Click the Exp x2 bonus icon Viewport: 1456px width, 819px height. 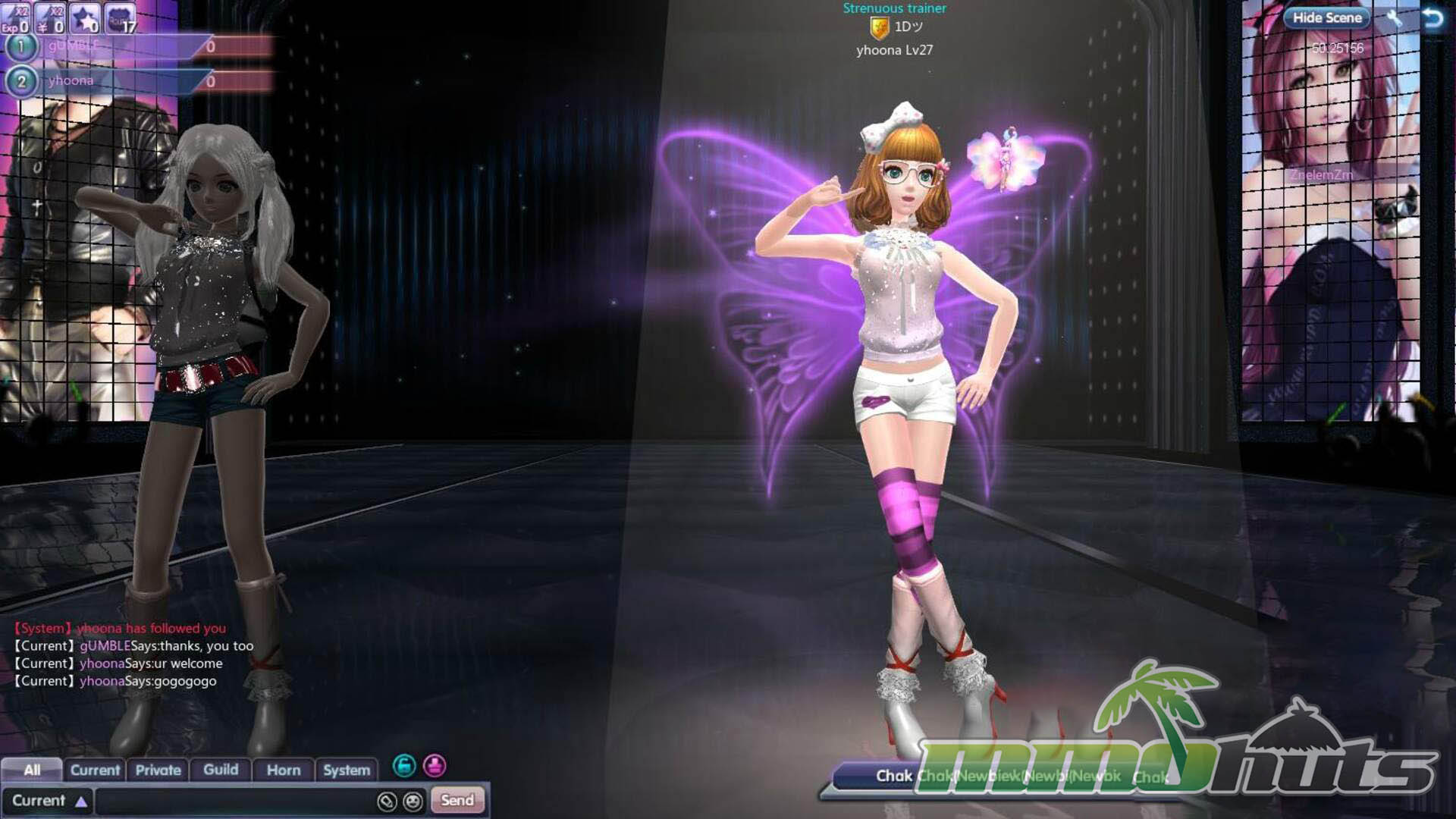(x=15, y=18)
